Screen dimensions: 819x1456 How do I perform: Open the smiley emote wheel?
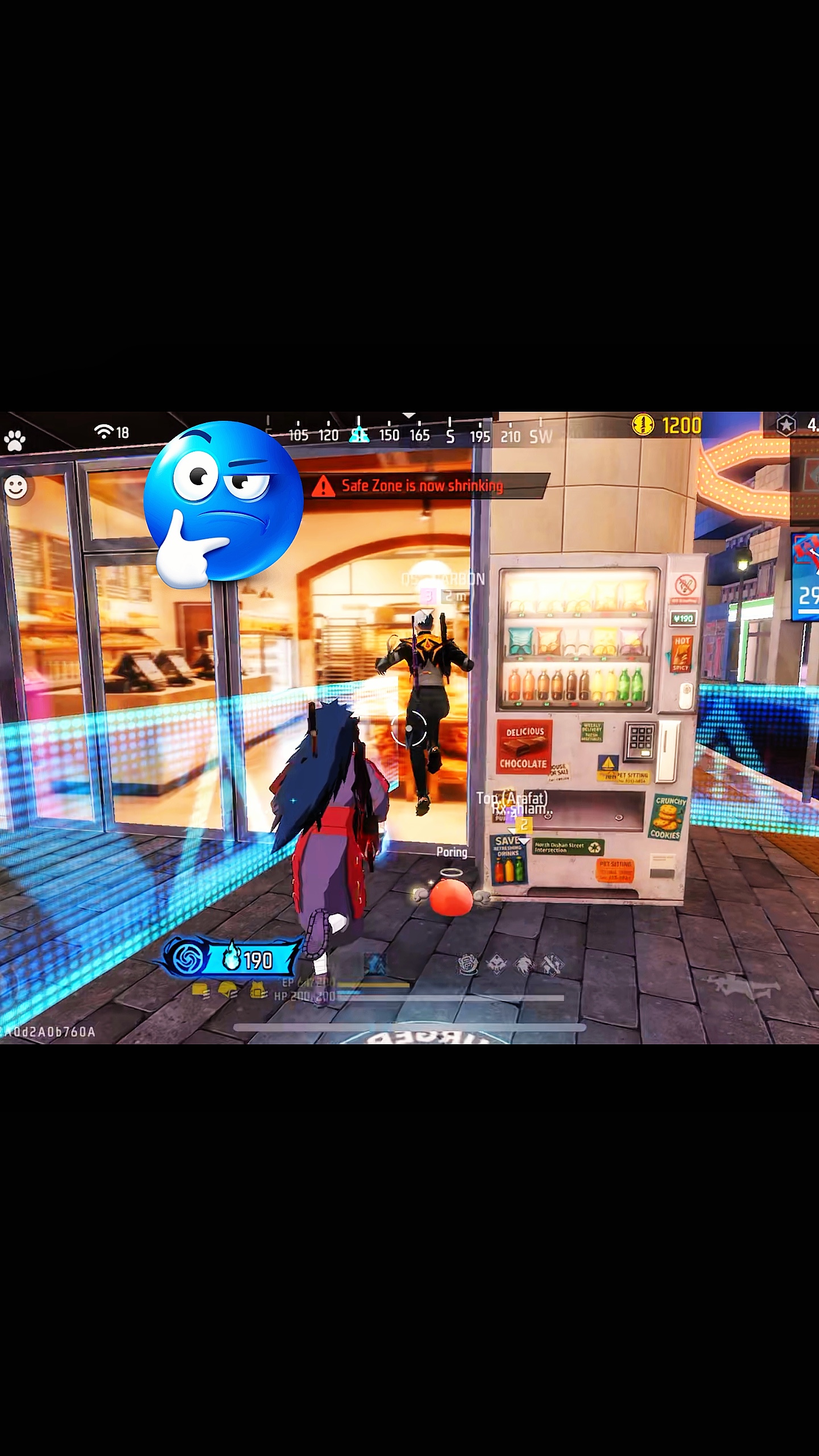tap(16, 487)
